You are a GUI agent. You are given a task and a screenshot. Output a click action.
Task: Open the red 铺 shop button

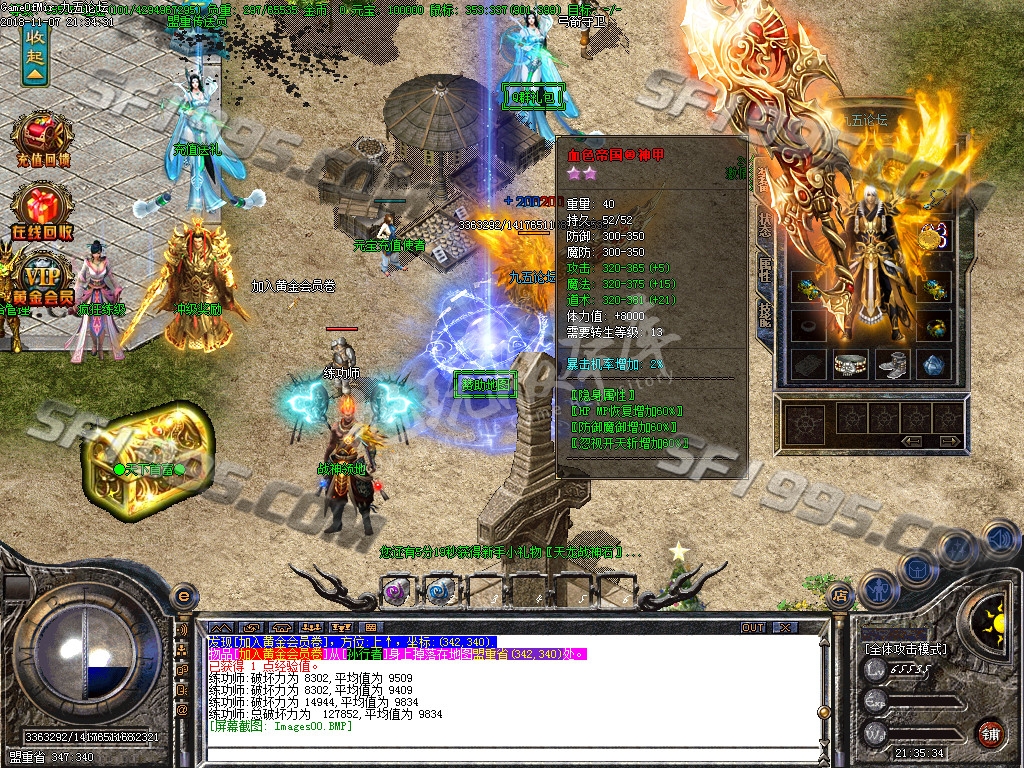point(990,732)
